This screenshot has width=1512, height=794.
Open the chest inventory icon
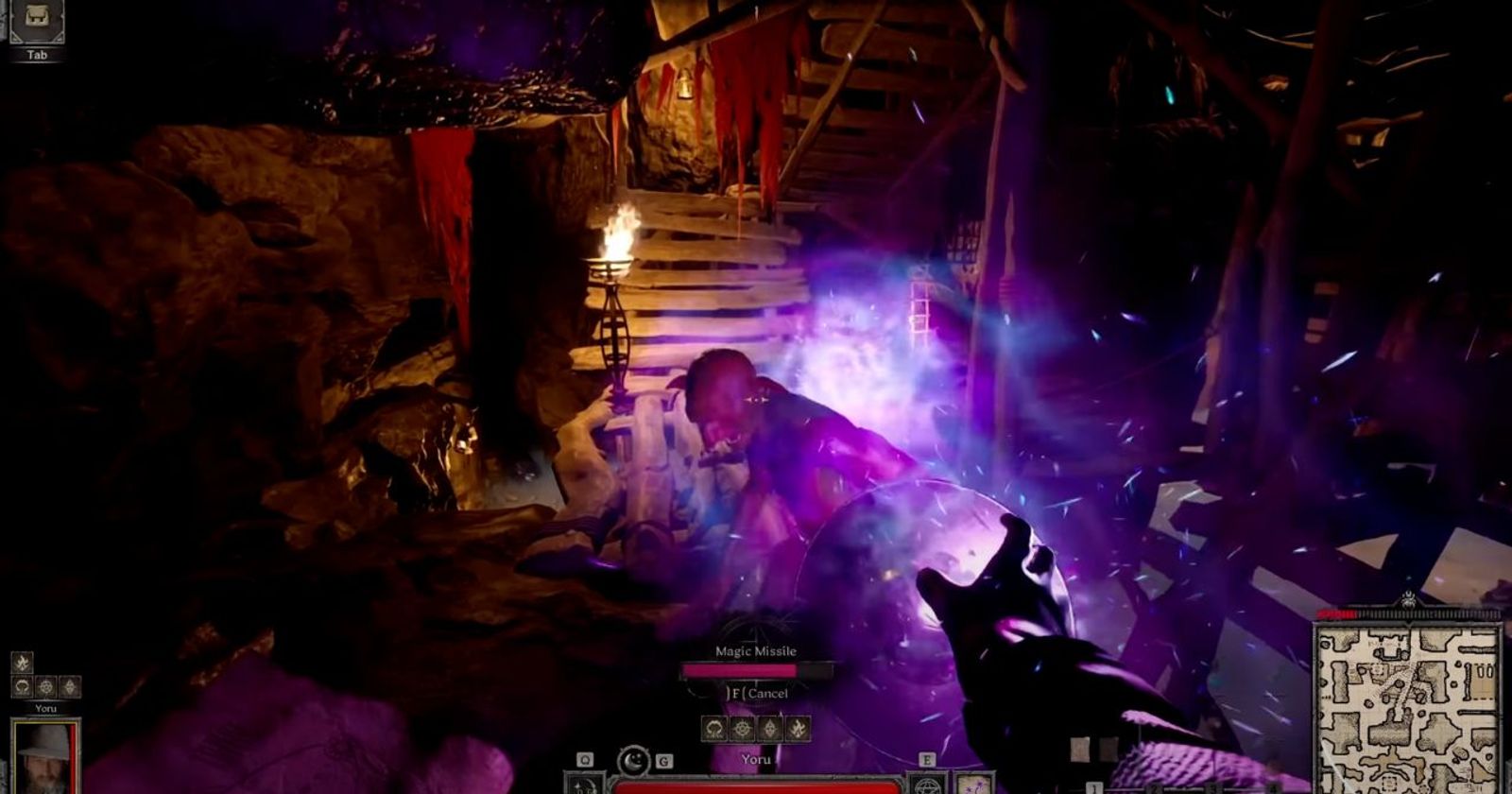point(37,20)
